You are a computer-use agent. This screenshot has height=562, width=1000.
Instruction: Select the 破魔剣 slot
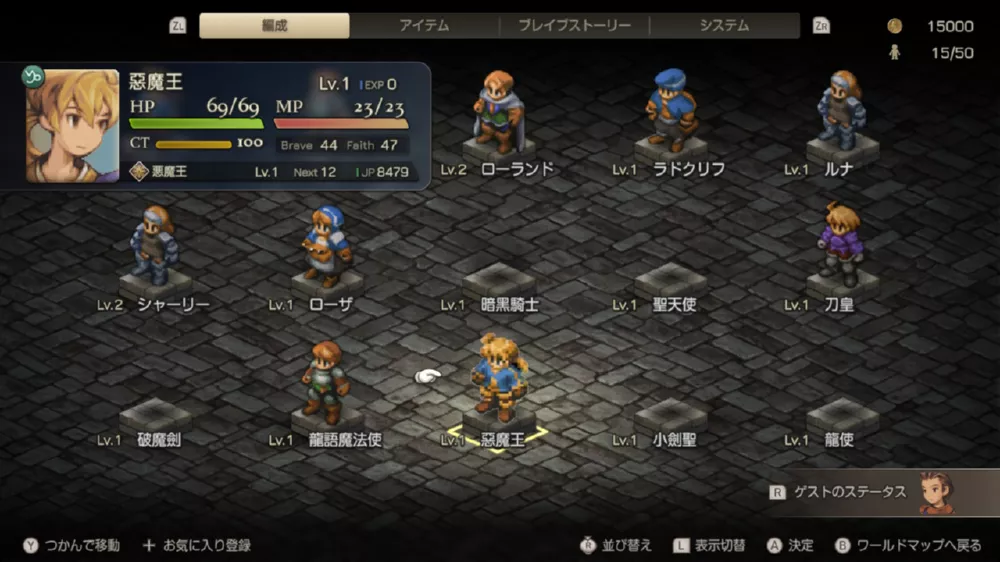click(155, 420)
